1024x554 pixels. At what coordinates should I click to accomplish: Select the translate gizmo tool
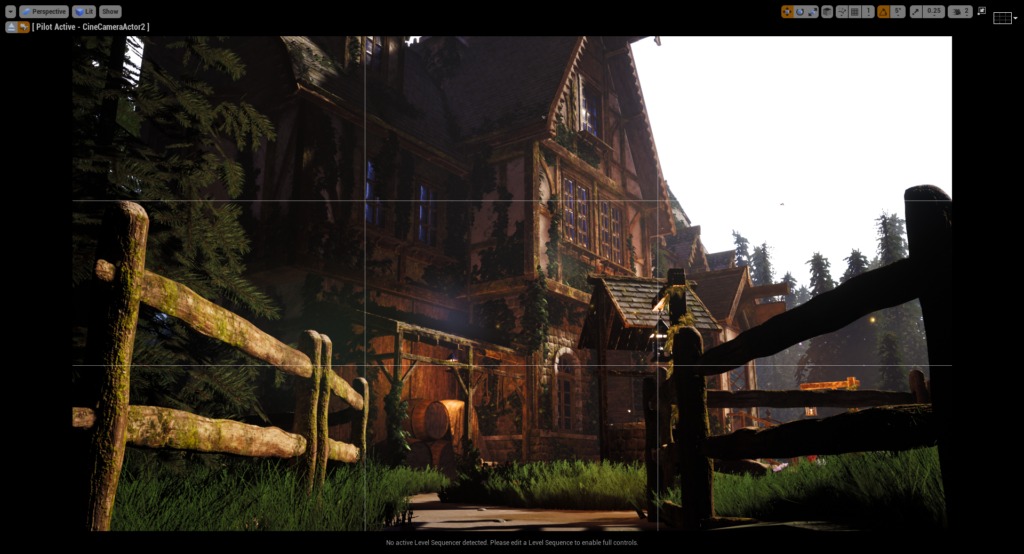coord(788,12)
